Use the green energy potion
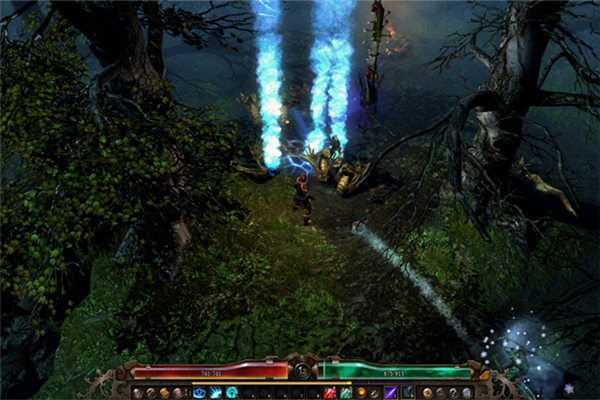 click(345, 392)
